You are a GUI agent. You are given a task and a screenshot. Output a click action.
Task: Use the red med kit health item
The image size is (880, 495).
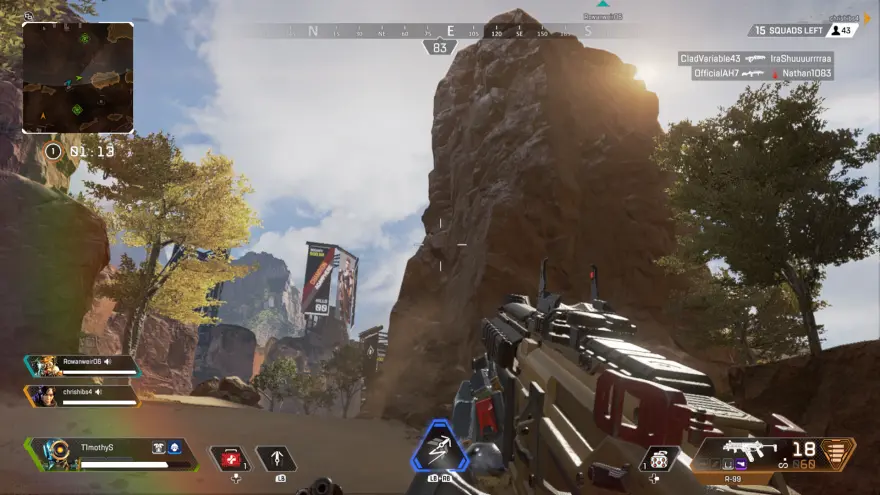(230, 459)
